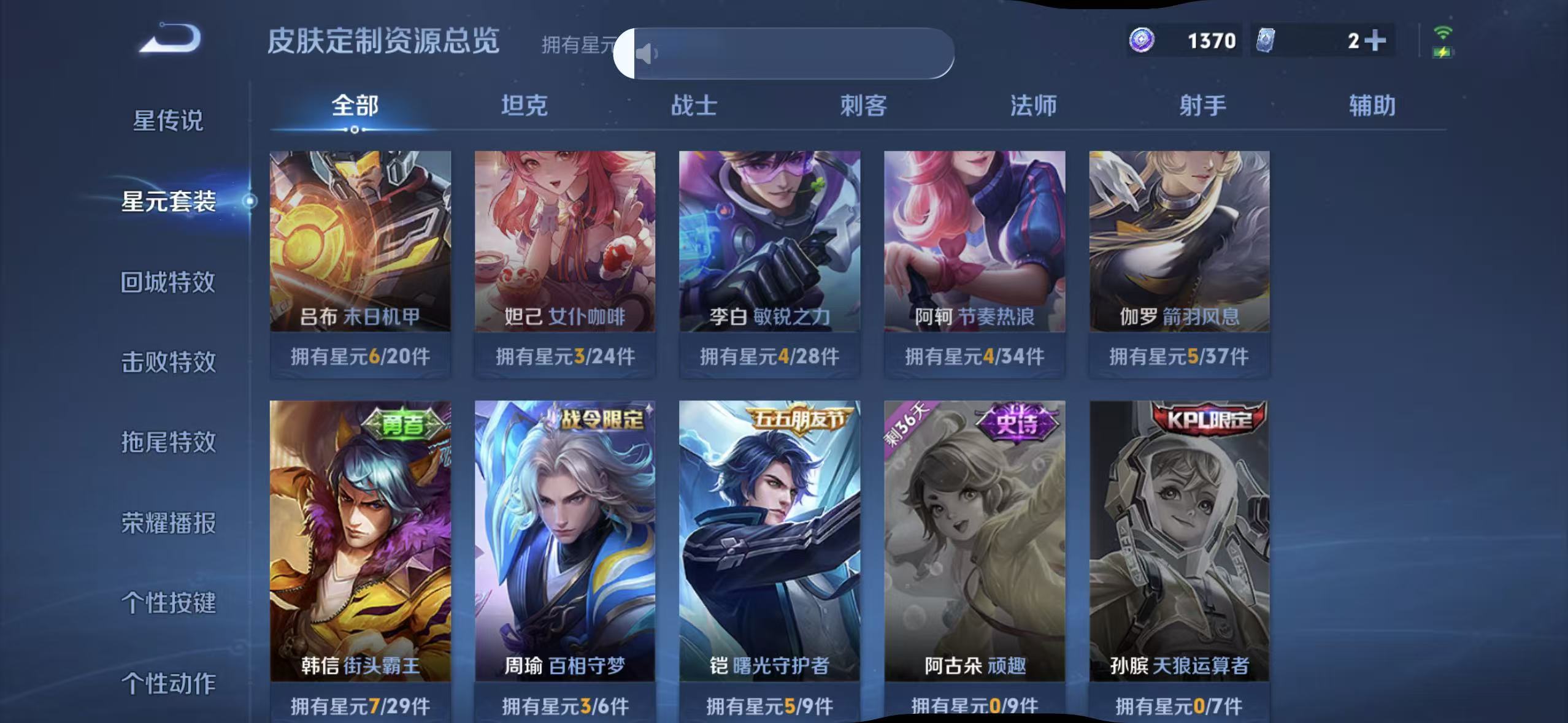The height and width of the screenshot is (723, 1568).
Task: Switch to the 射手 category tab
Action: (1203, 105)
